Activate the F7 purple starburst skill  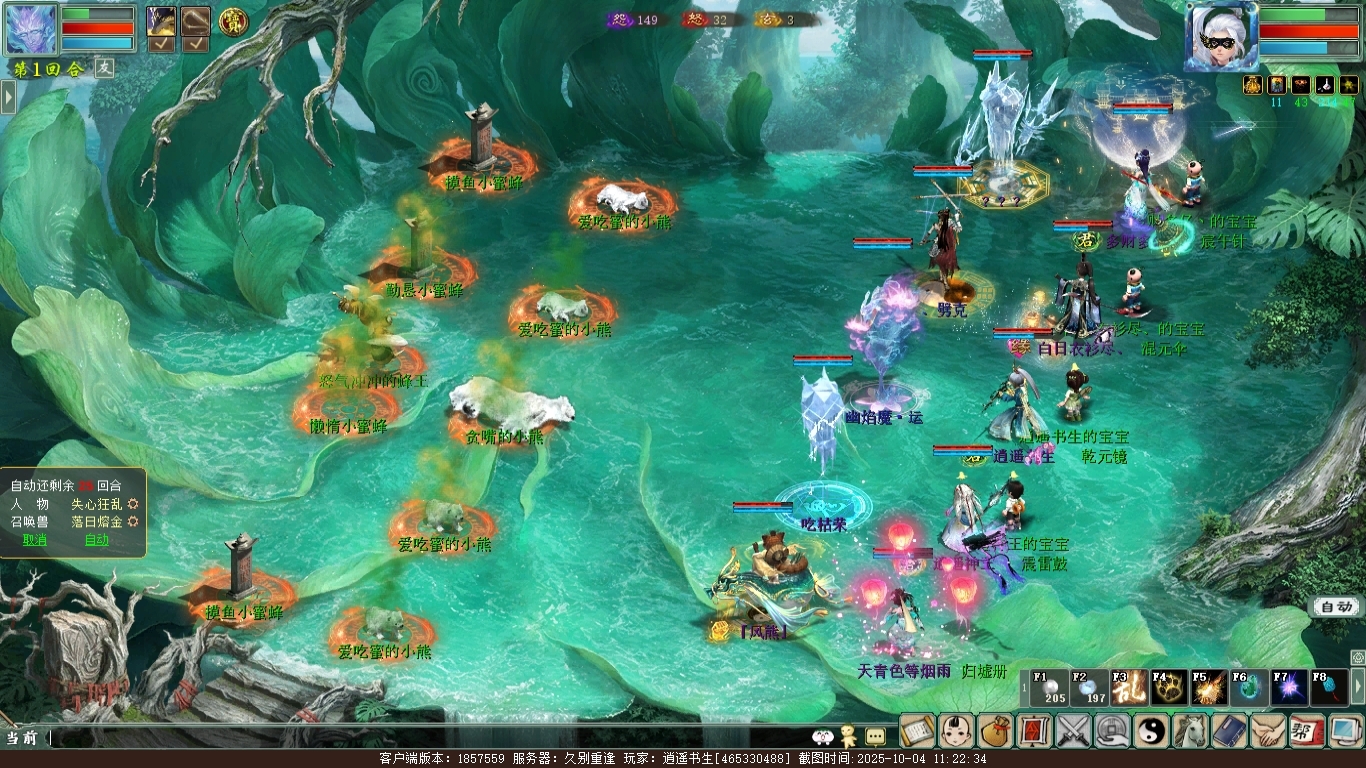click(1288, 688)
